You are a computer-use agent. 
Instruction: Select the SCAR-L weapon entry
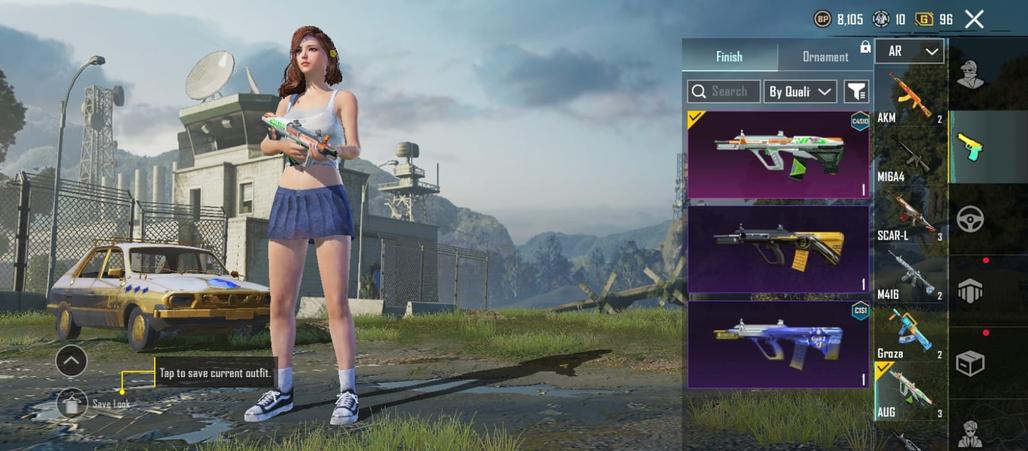click(x=910, y=216)
